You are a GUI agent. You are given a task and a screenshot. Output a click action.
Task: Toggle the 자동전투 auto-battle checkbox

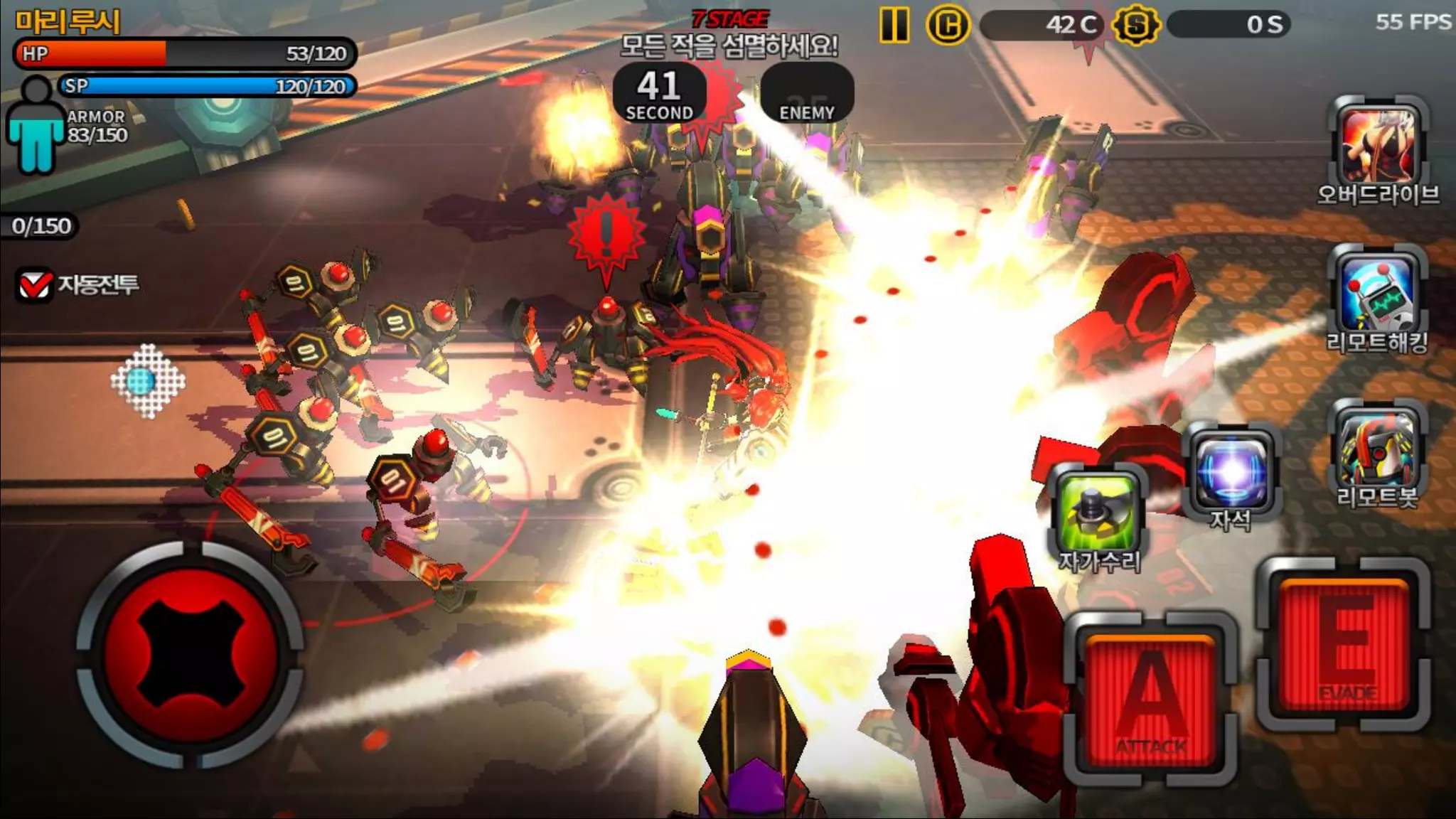click(x=35, y=285)
